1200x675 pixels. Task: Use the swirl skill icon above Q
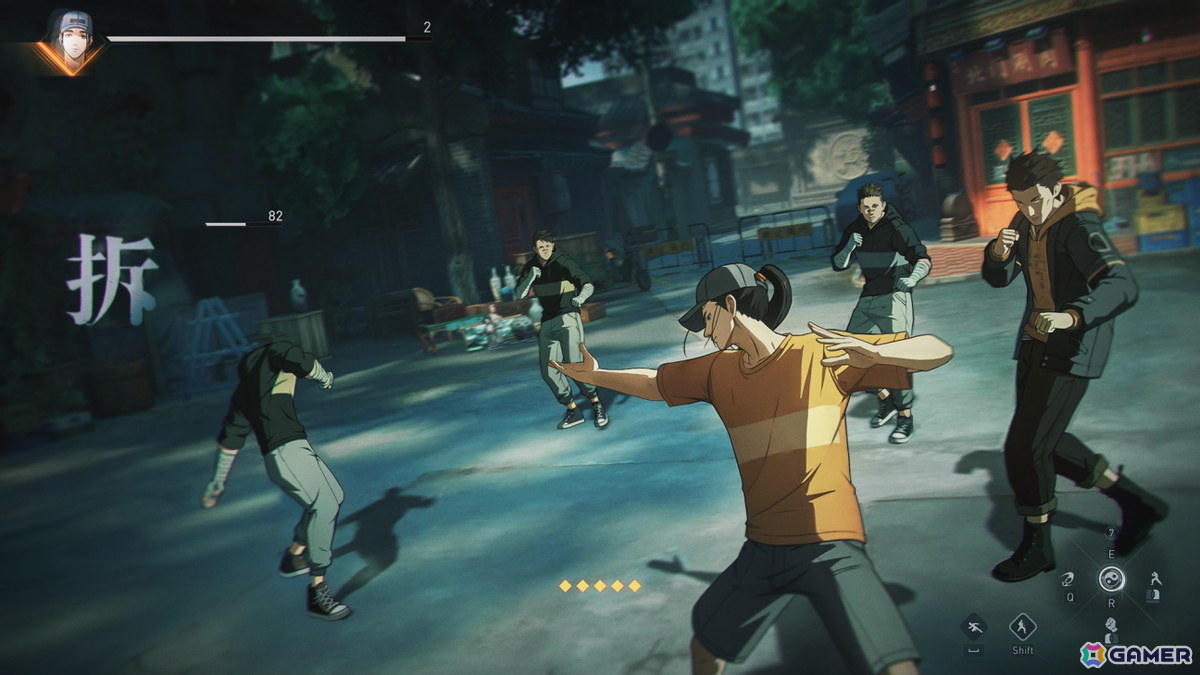pos(1068,578)
